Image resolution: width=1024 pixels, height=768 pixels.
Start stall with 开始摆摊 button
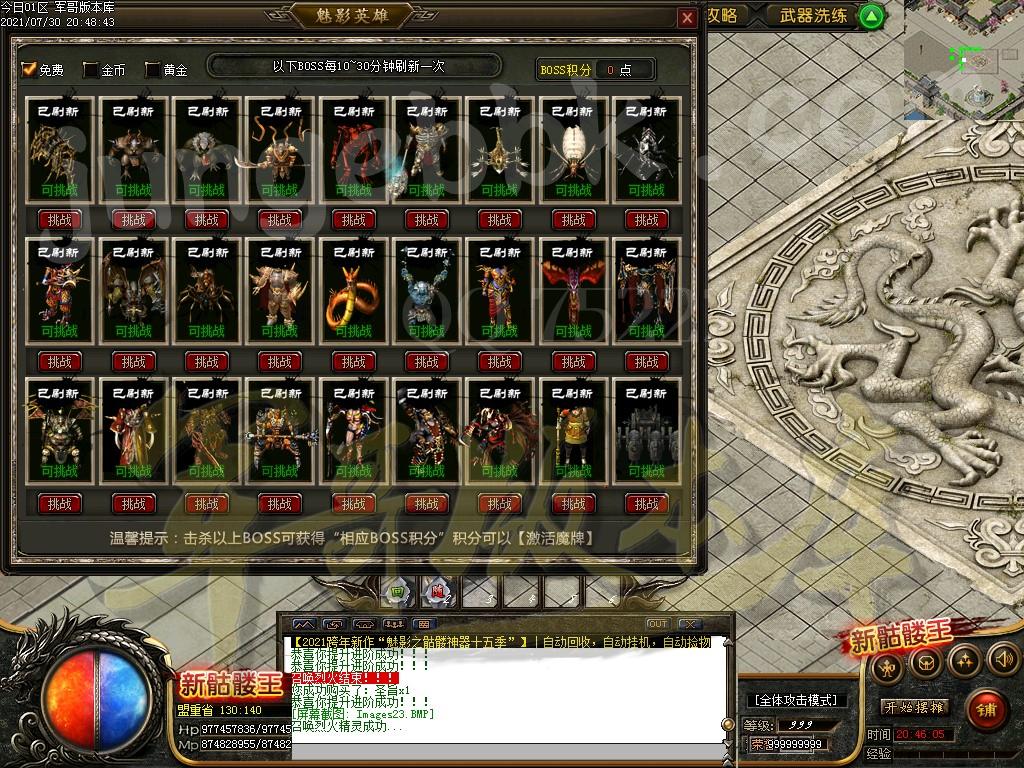coord(915,708)
